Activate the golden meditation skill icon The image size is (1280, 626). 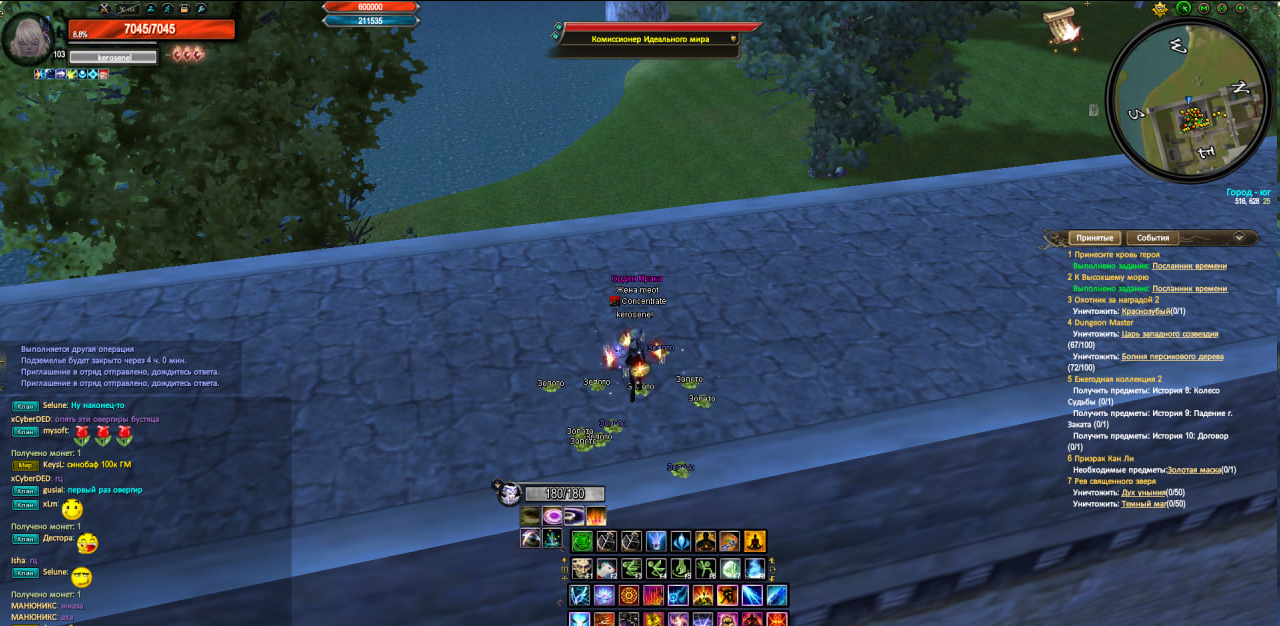pos(755,542)
